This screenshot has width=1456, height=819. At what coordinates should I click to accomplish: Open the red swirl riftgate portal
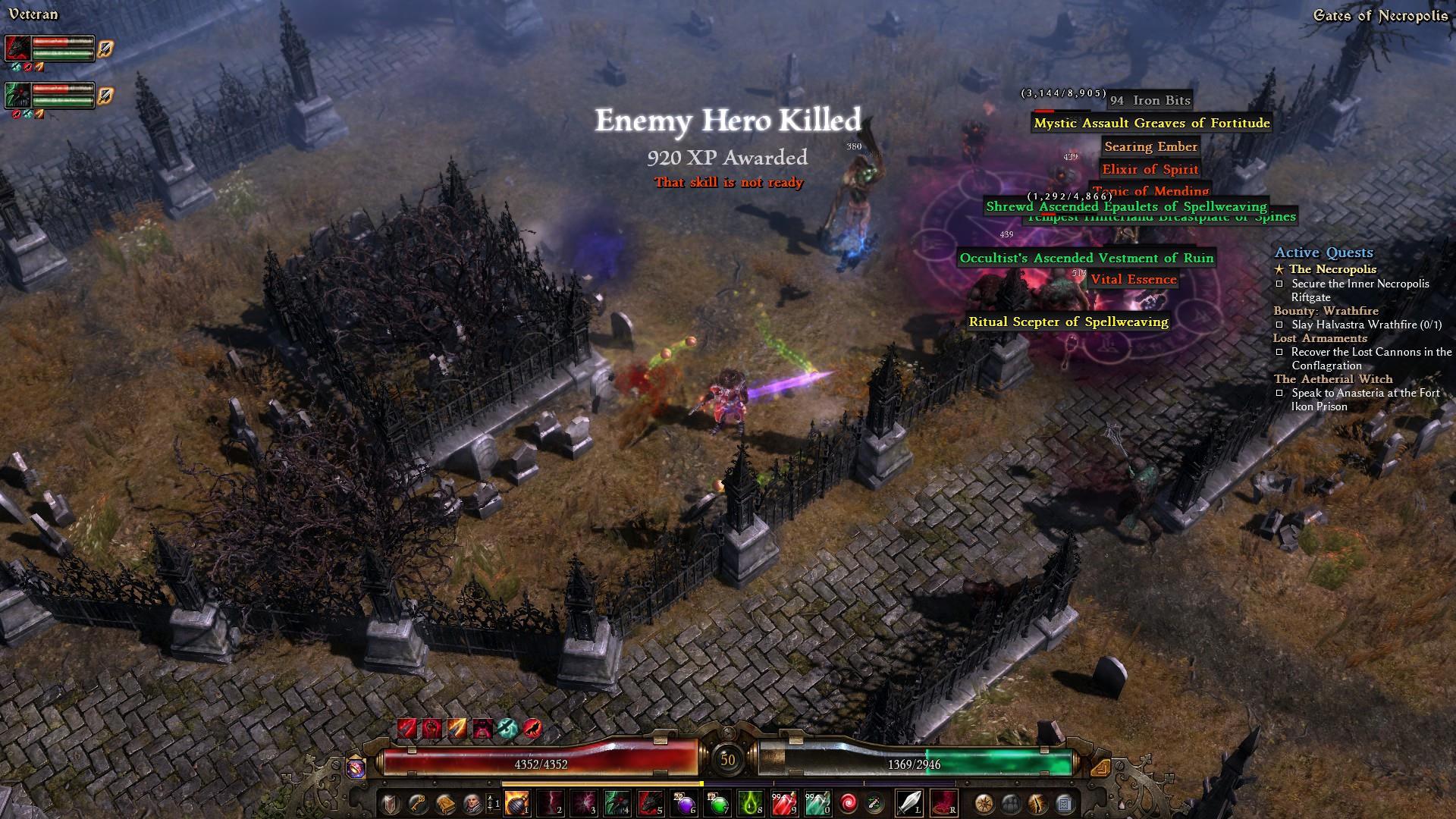click(850, 803)
